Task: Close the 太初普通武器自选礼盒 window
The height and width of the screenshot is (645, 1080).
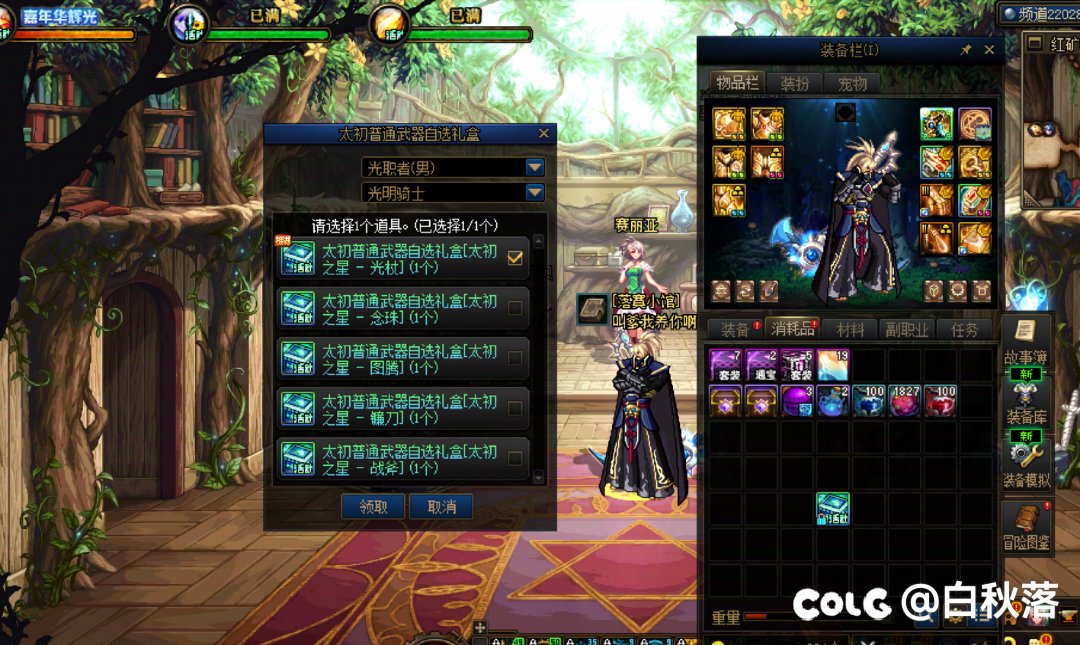Action: pyautogui.click(x=544, y=133)
